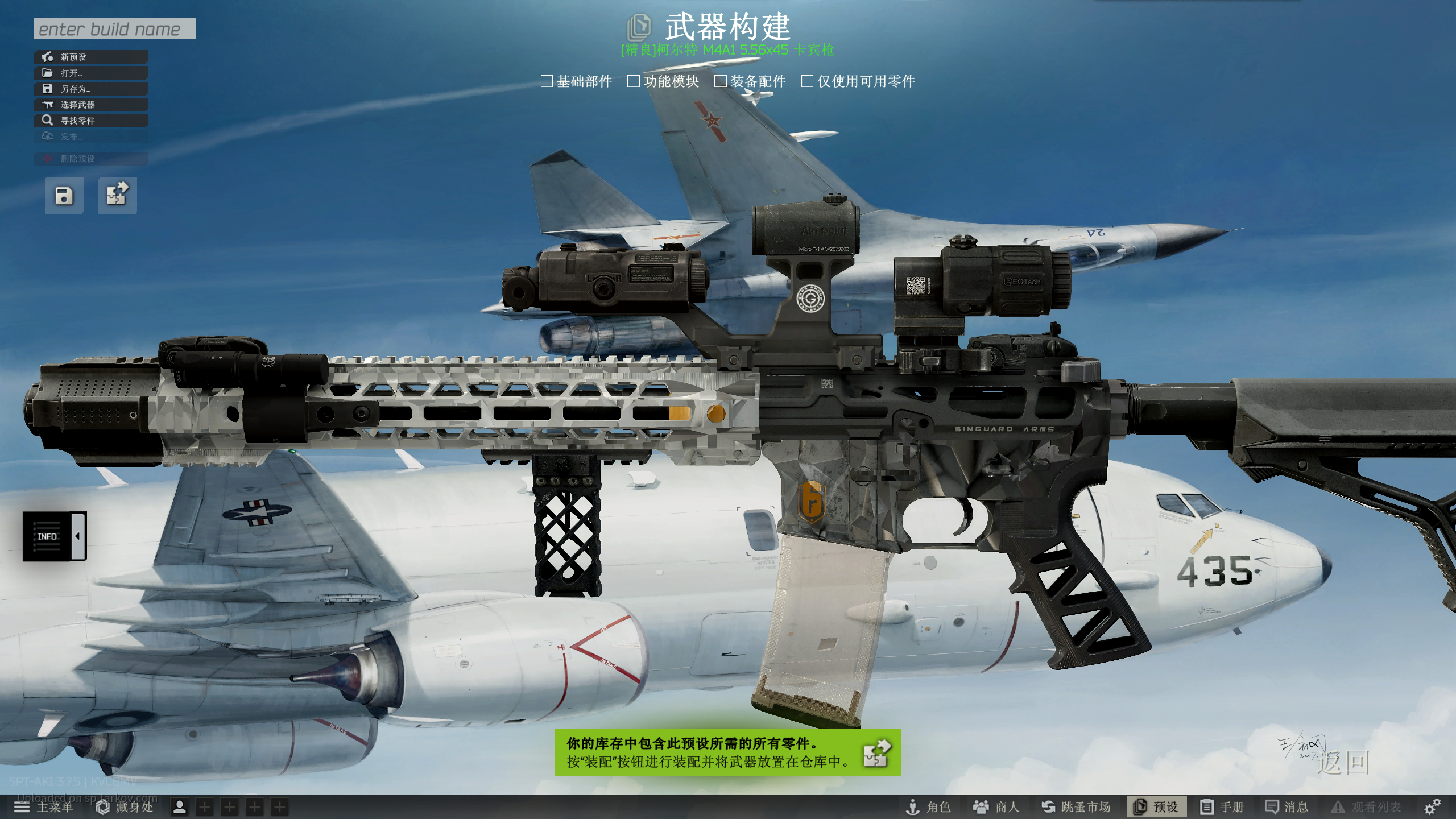
Task: Toggle the 装备配件 checkbox
Action: coord(721,81)
